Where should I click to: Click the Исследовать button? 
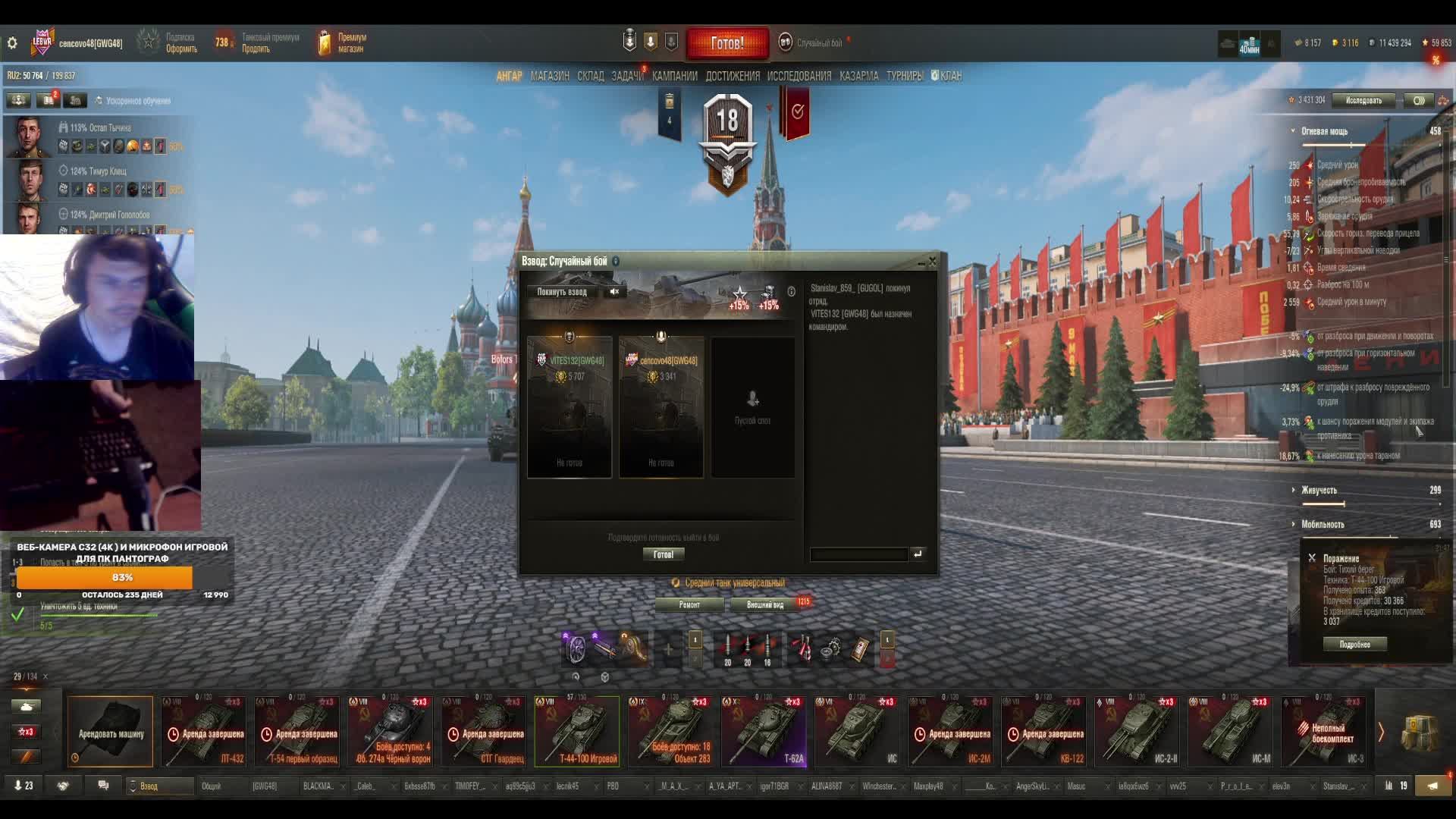coord(1363,100)
